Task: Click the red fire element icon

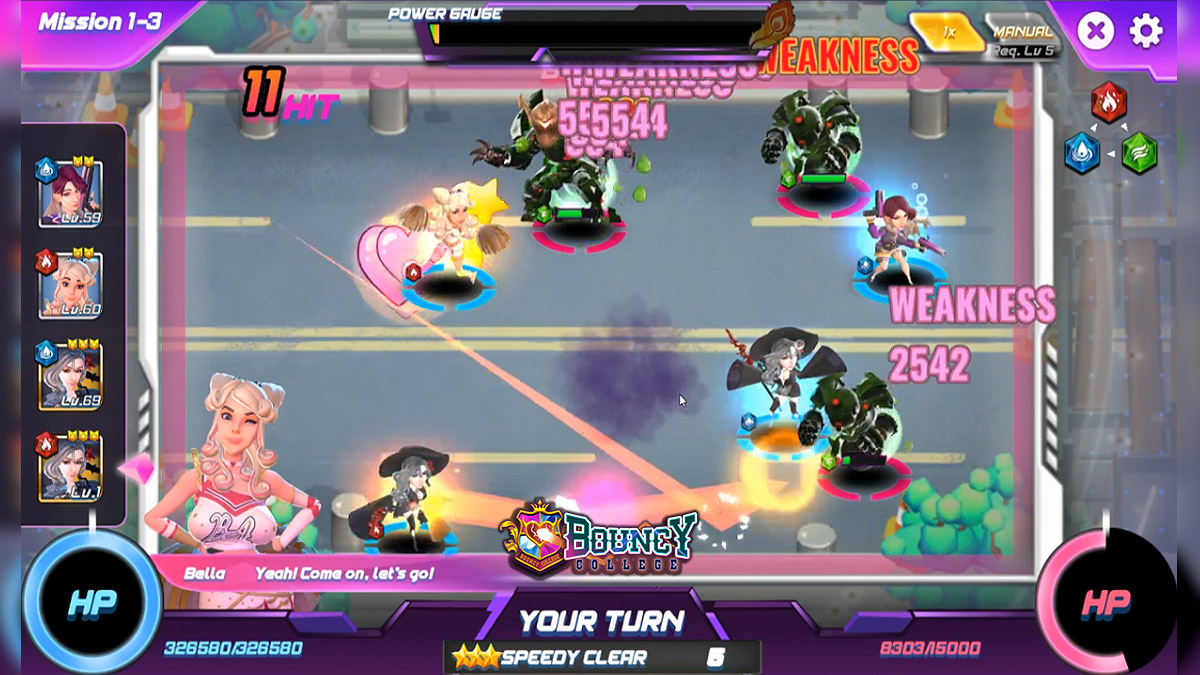Action: pos(1108,102)
